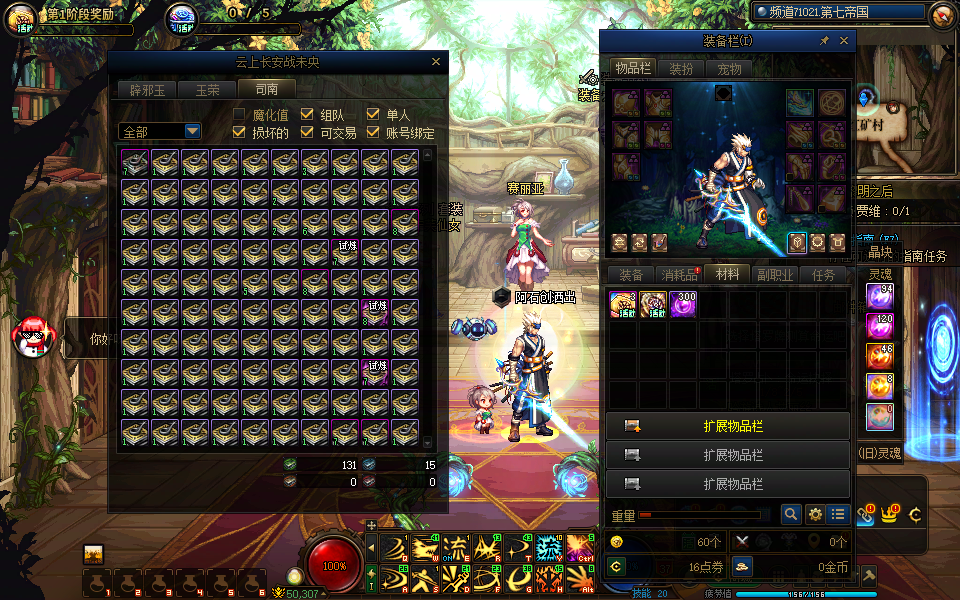Image resolution: width=960 pixels, height=600 pixels.
Task: Switch to the 玉荣 tab
Action: (x=208, y=89)
